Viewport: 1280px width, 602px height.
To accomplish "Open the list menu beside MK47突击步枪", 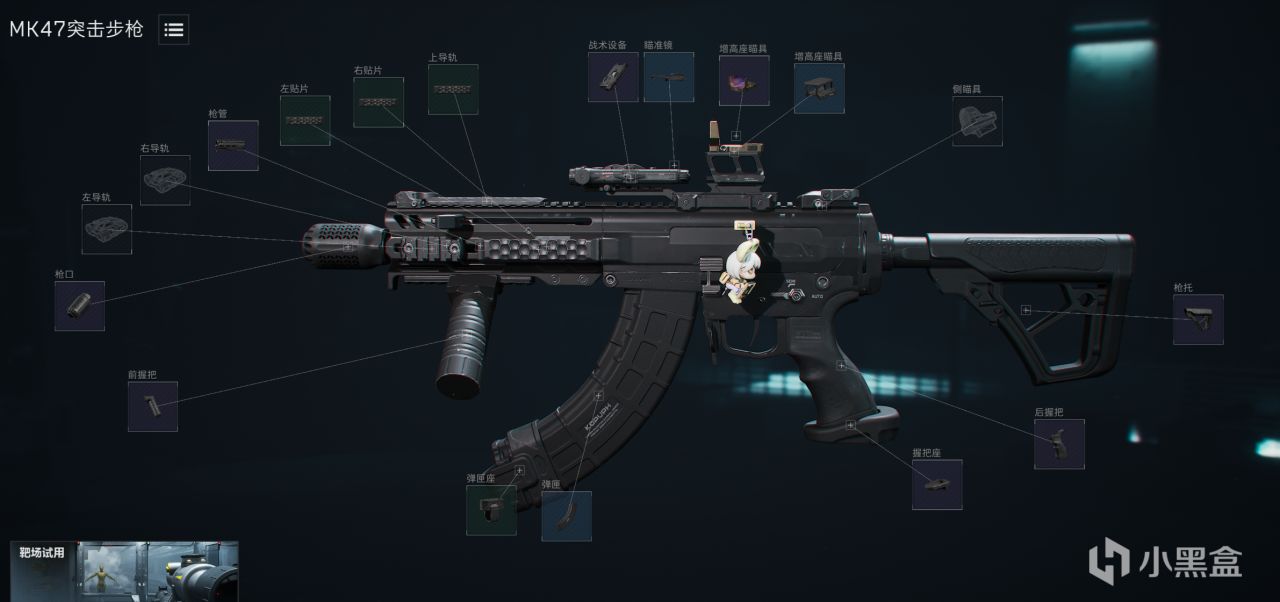I will pyautogui.click(x=174, y=30).
